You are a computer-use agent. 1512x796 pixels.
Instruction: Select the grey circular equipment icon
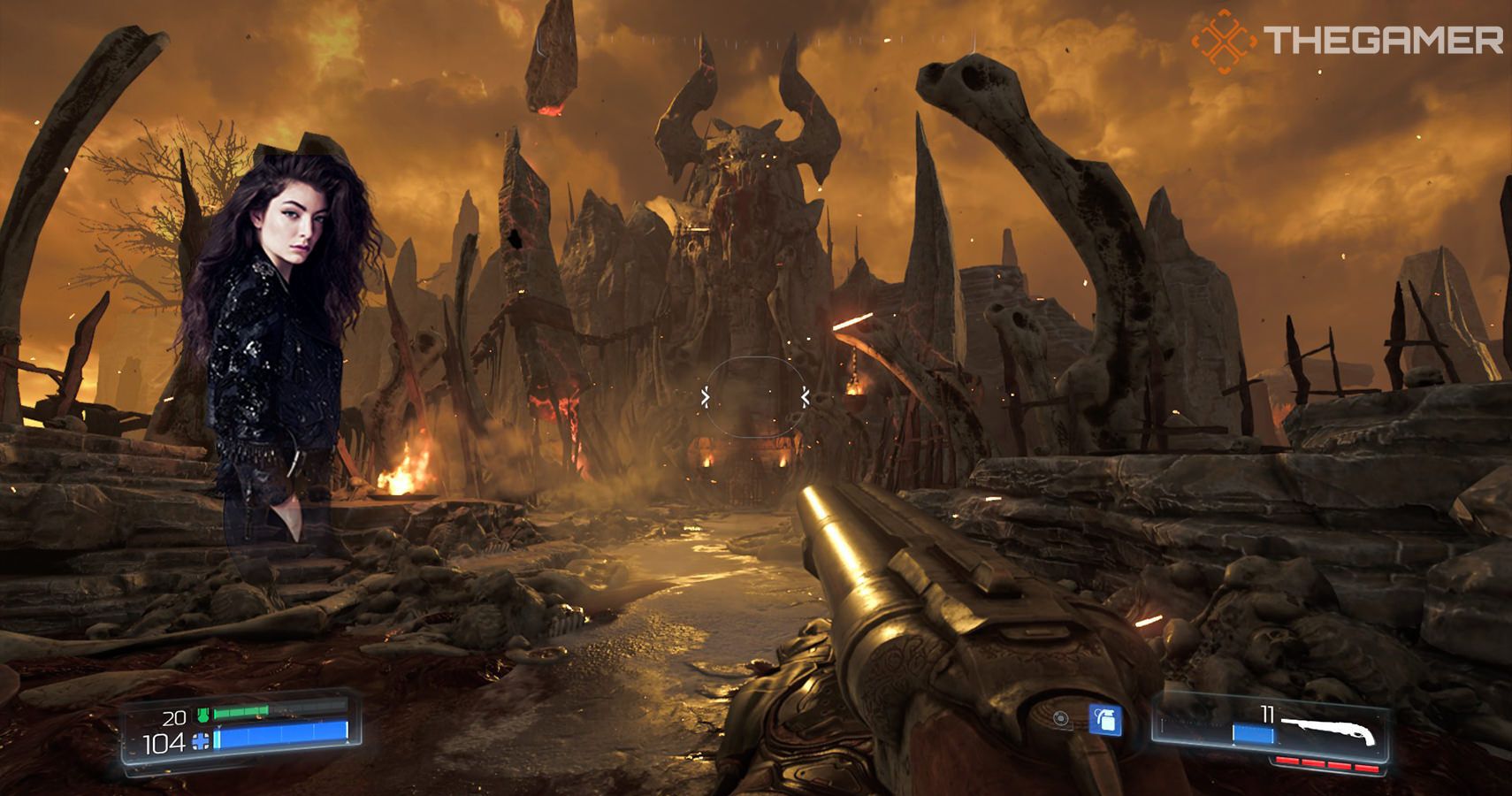pos(1062,719)
